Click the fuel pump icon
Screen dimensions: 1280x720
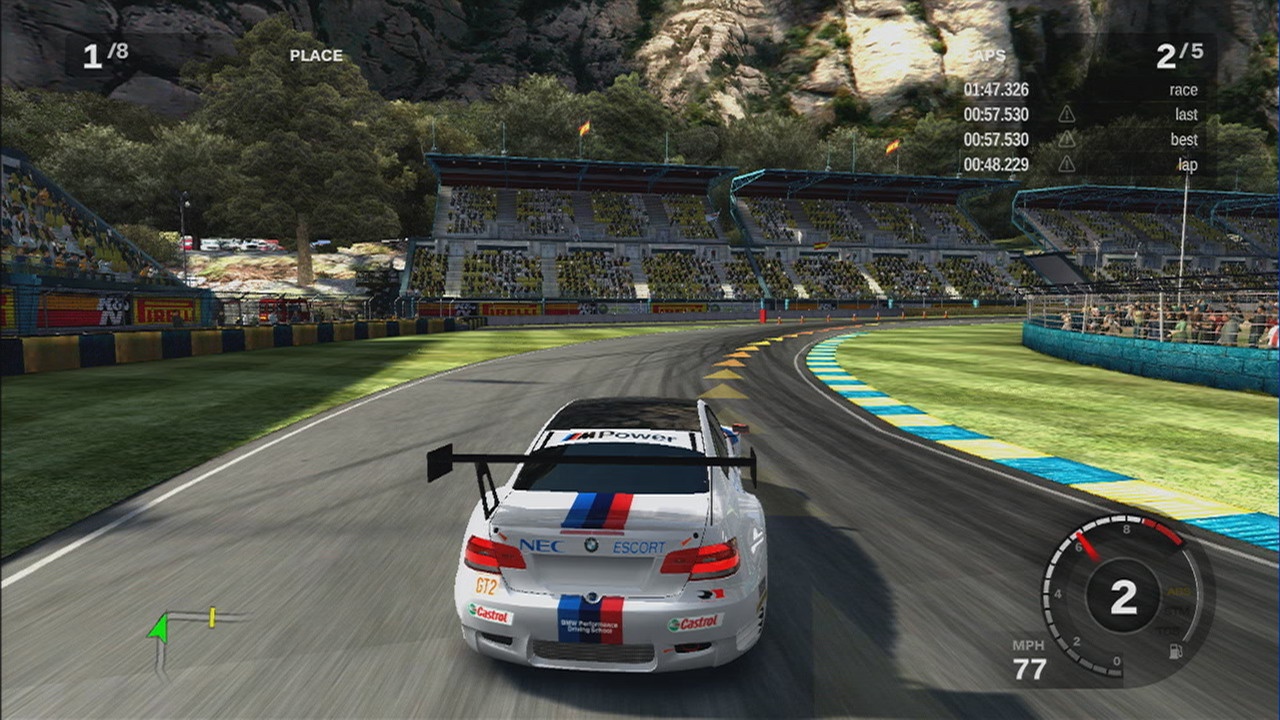point(1177,651)
